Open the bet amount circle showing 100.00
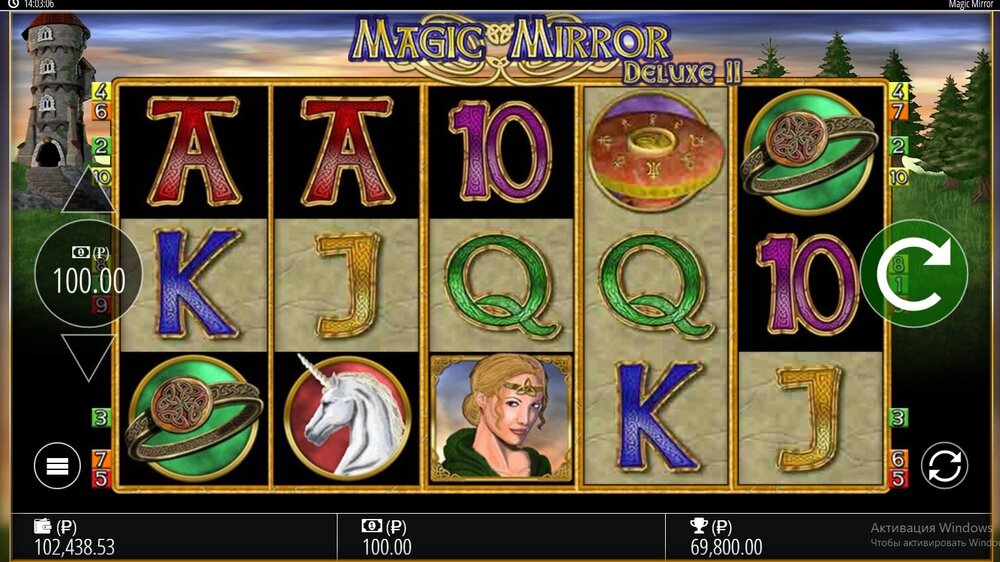The image size is (1000, 562). pyautogui.click(x=88, y=273)
